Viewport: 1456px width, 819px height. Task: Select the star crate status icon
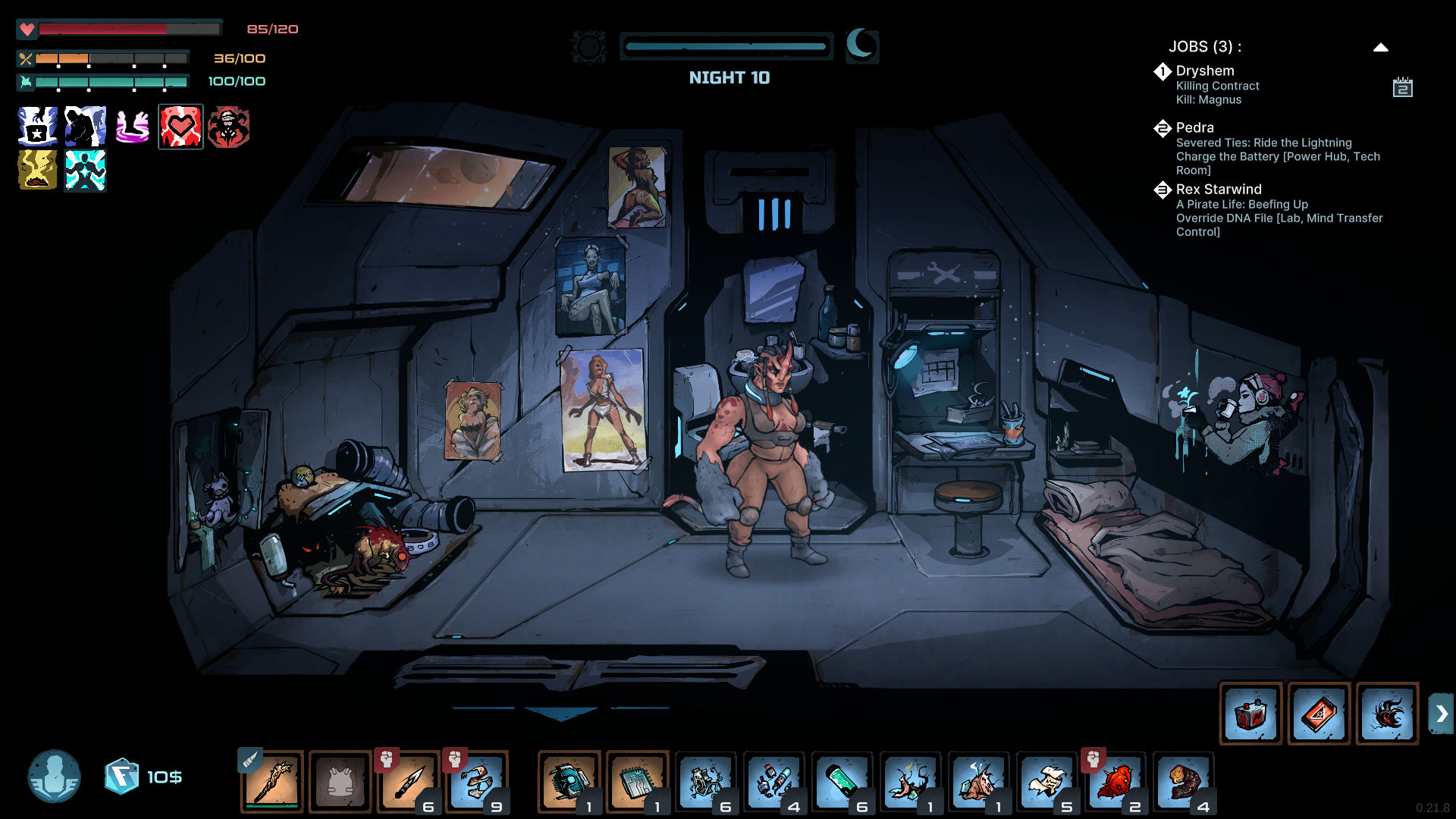tap(36, 127)
